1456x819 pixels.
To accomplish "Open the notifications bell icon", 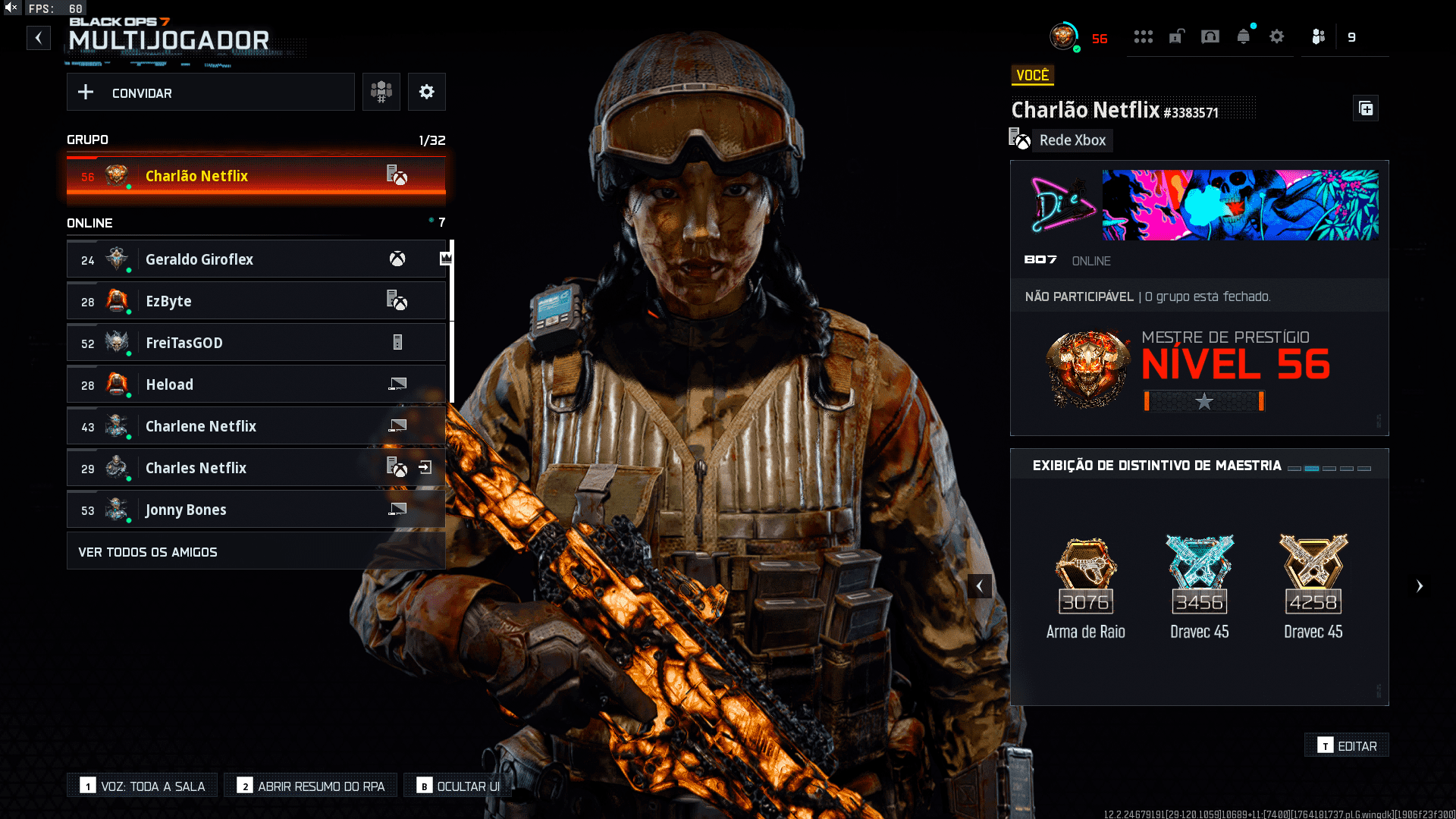I will tap(1243, 36).
